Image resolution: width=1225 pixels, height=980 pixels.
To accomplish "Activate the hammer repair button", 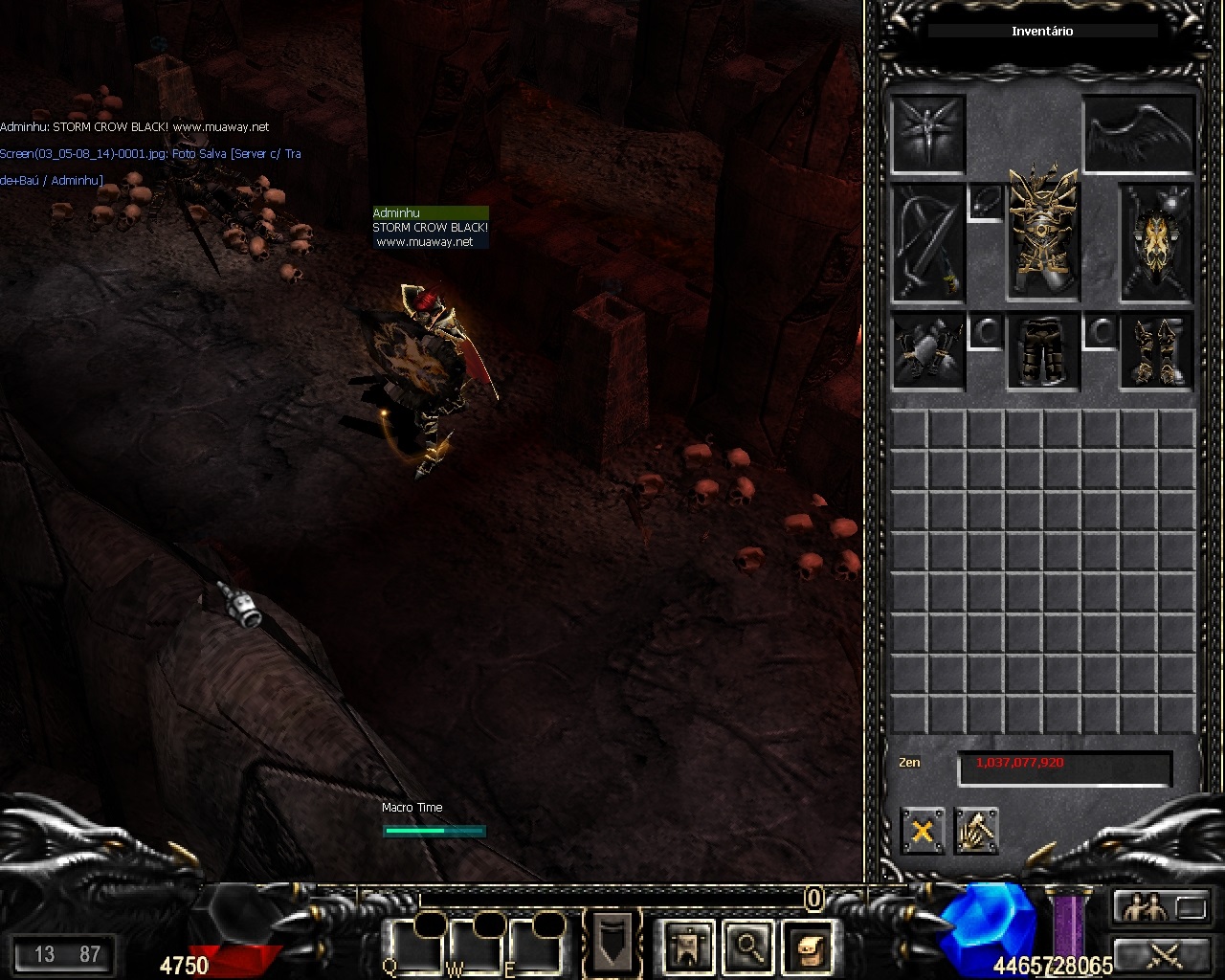I will click(976, 831).
